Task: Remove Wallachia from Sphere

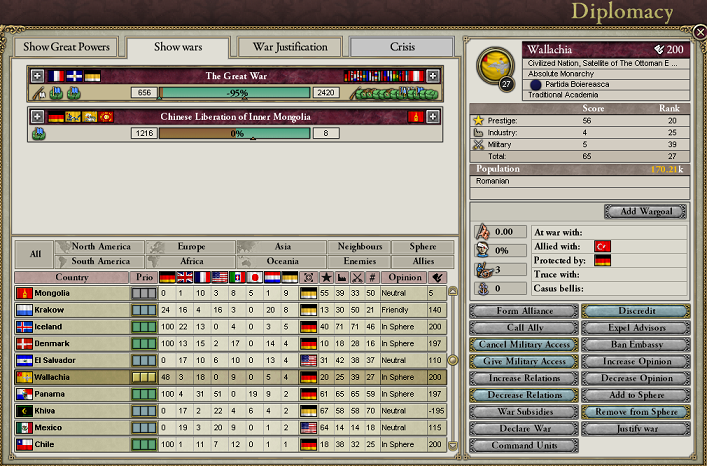Action: coord(635,413)
